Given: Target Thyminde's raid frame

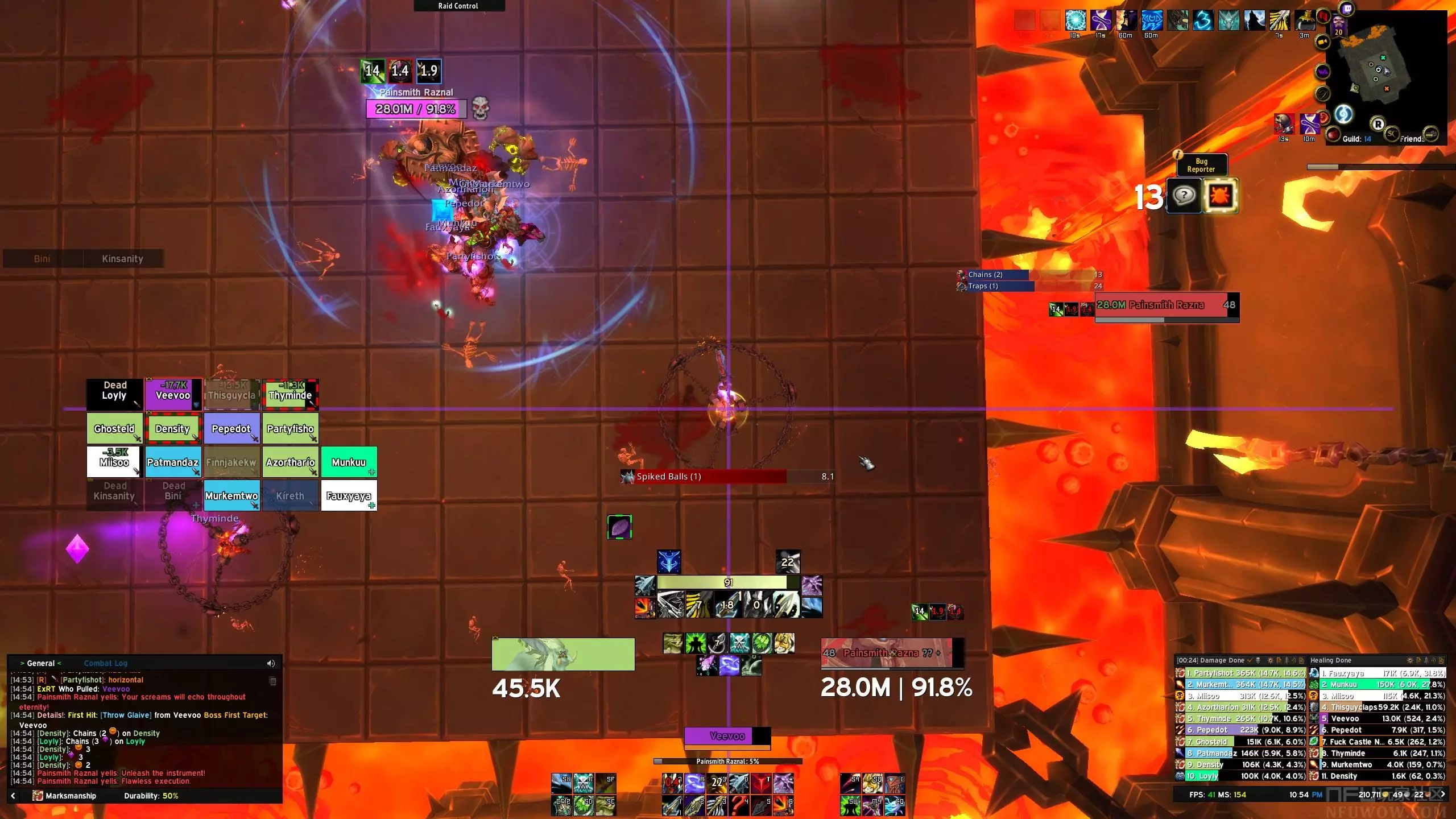Looking at the screenshot, I should [x=290, y=395].
